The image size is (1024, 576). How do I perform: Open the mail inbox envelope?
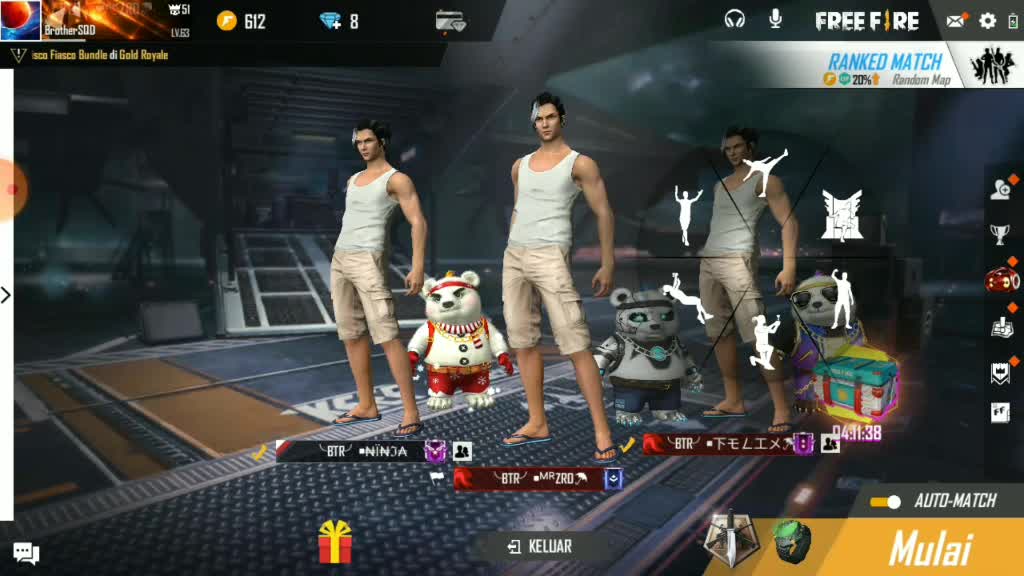[x=956, y=21]
